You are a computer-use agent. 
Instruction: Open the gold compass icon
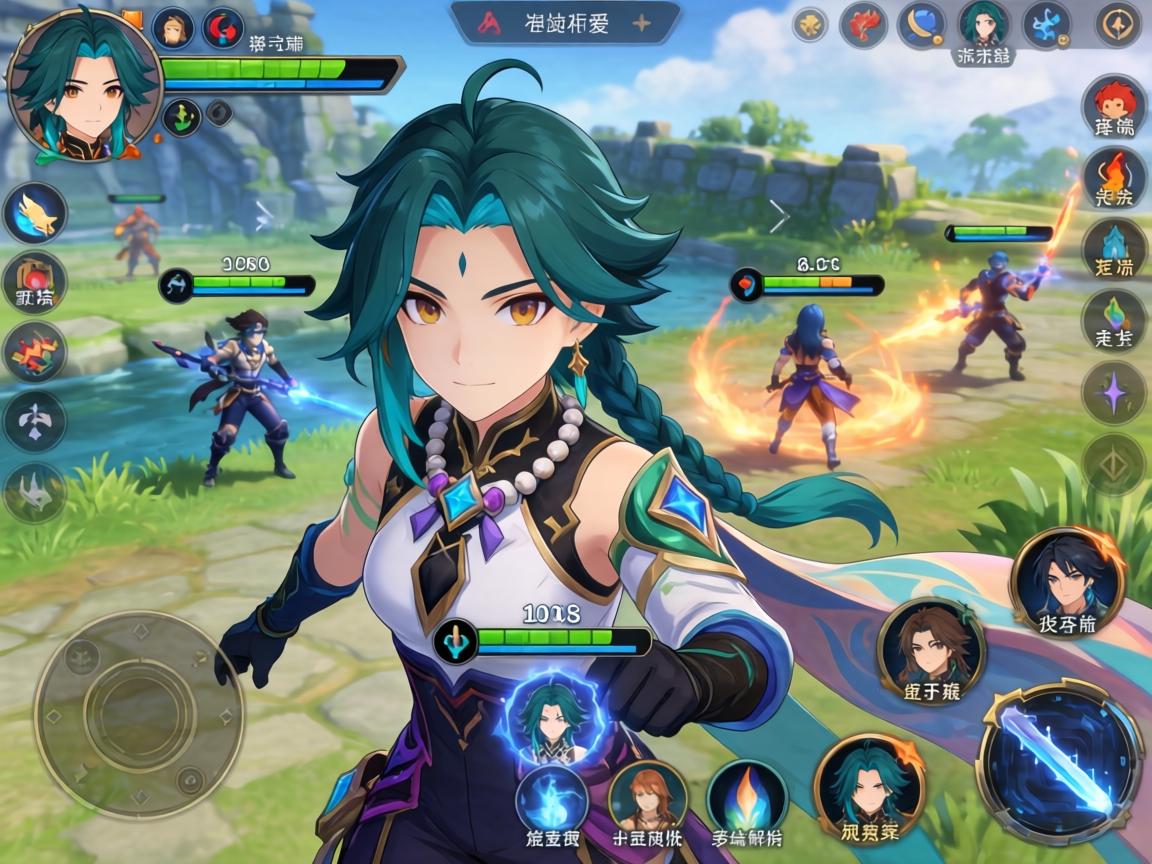(x=1118, y=25)
